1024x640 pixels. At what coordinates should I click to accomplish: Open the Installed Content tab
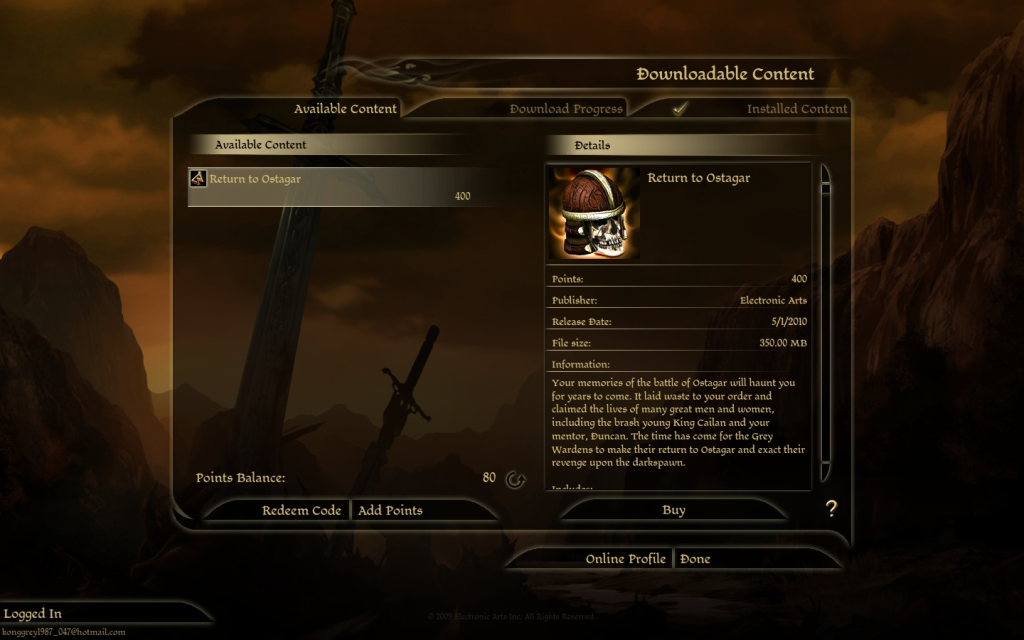(796, 109)
